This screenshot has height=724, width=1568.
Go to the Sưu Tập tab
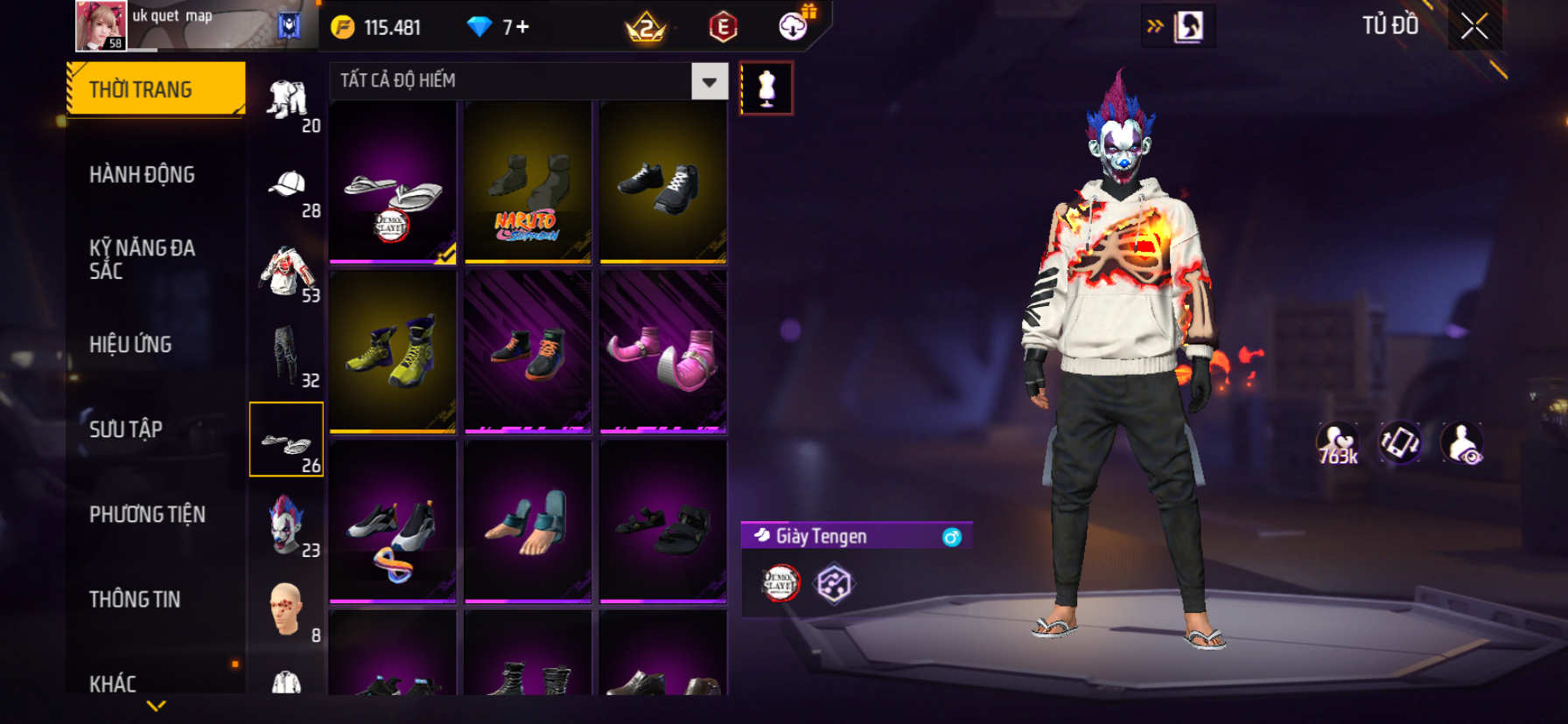pos(126,429)
